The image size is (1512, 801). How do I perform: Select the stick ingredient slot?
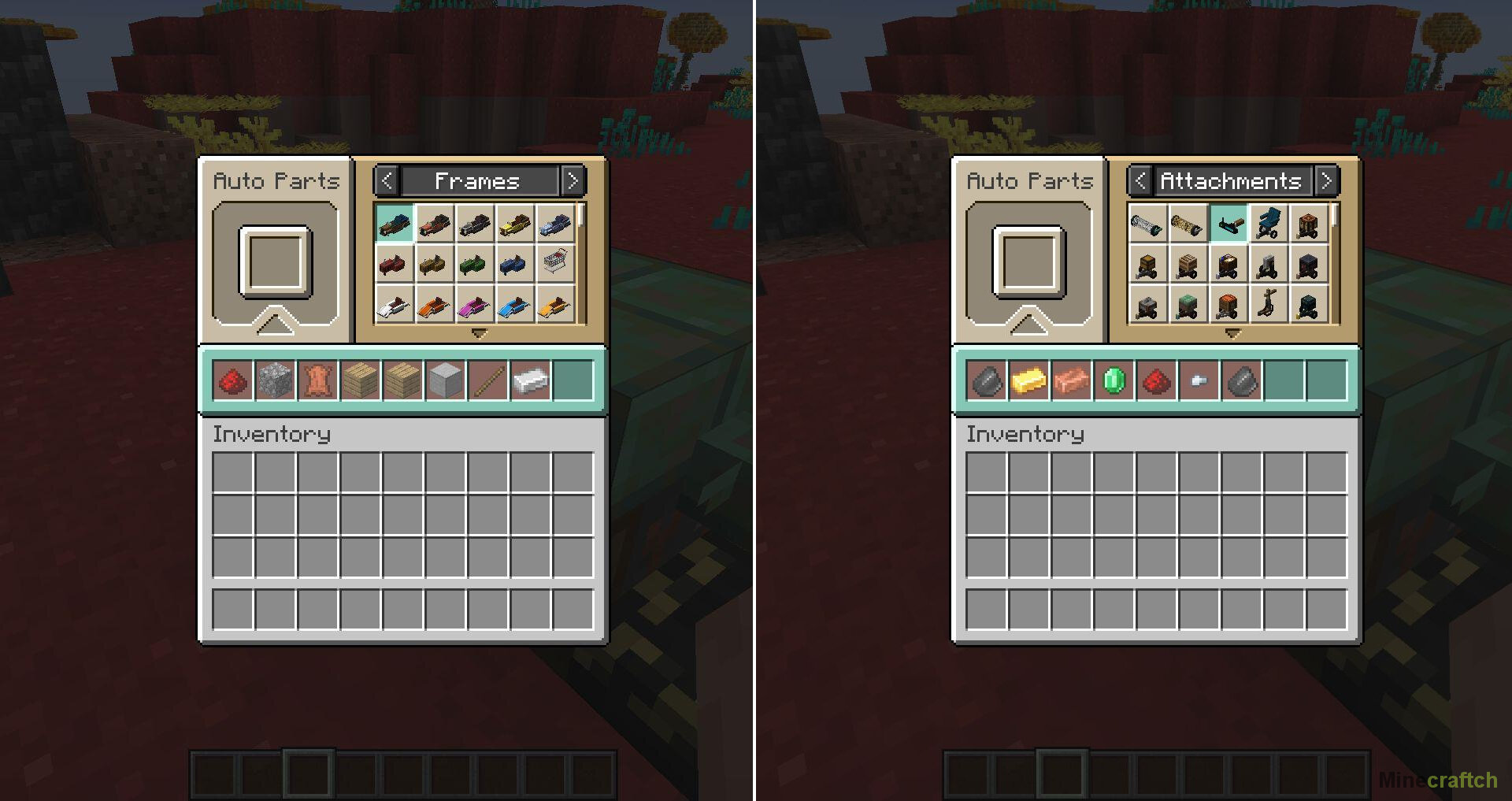[x=488, y=381]
